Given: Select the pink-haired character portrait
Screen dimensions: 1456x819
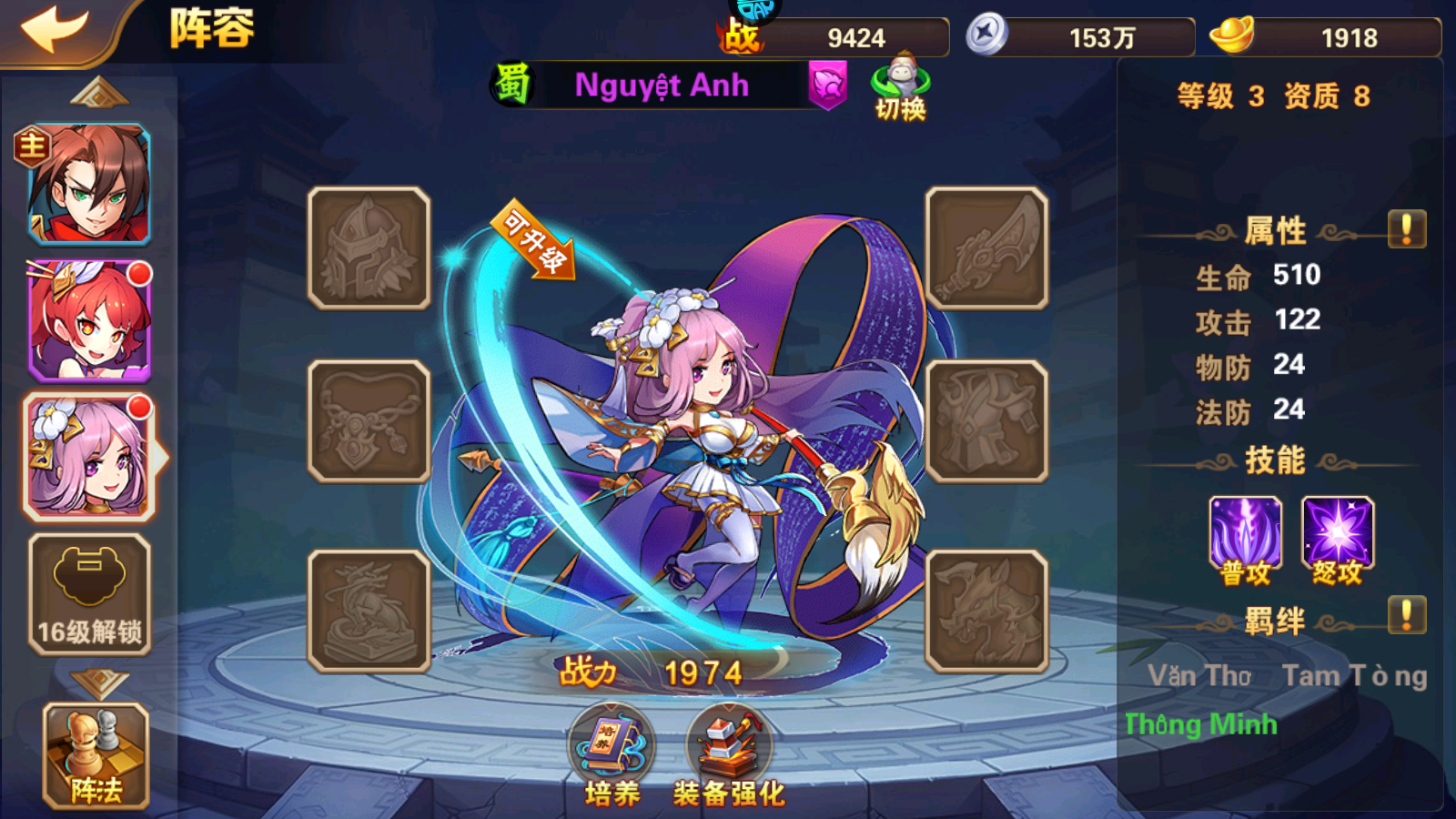Looking at the screenshot, I should point(88,455).
